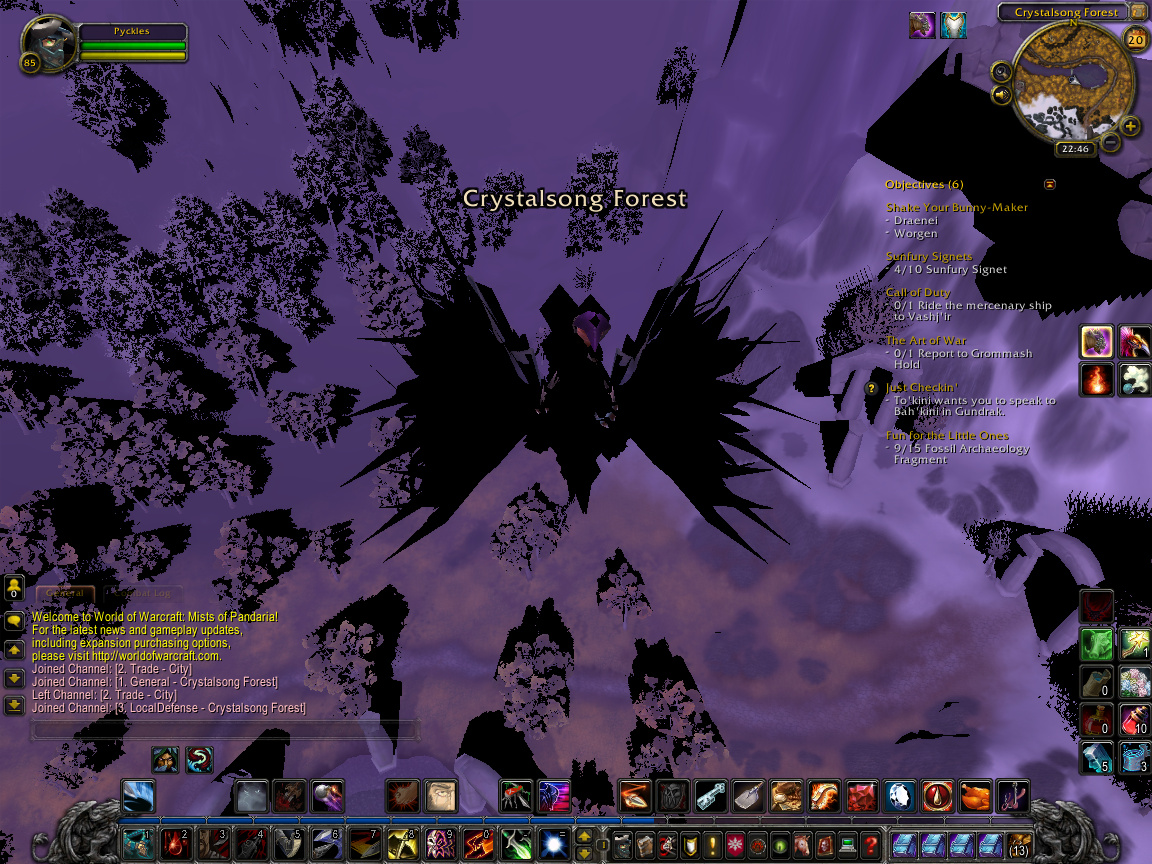Screen dimensions: 1152x864
Task: Open the red question mark help button
Action: coord(871,843)
